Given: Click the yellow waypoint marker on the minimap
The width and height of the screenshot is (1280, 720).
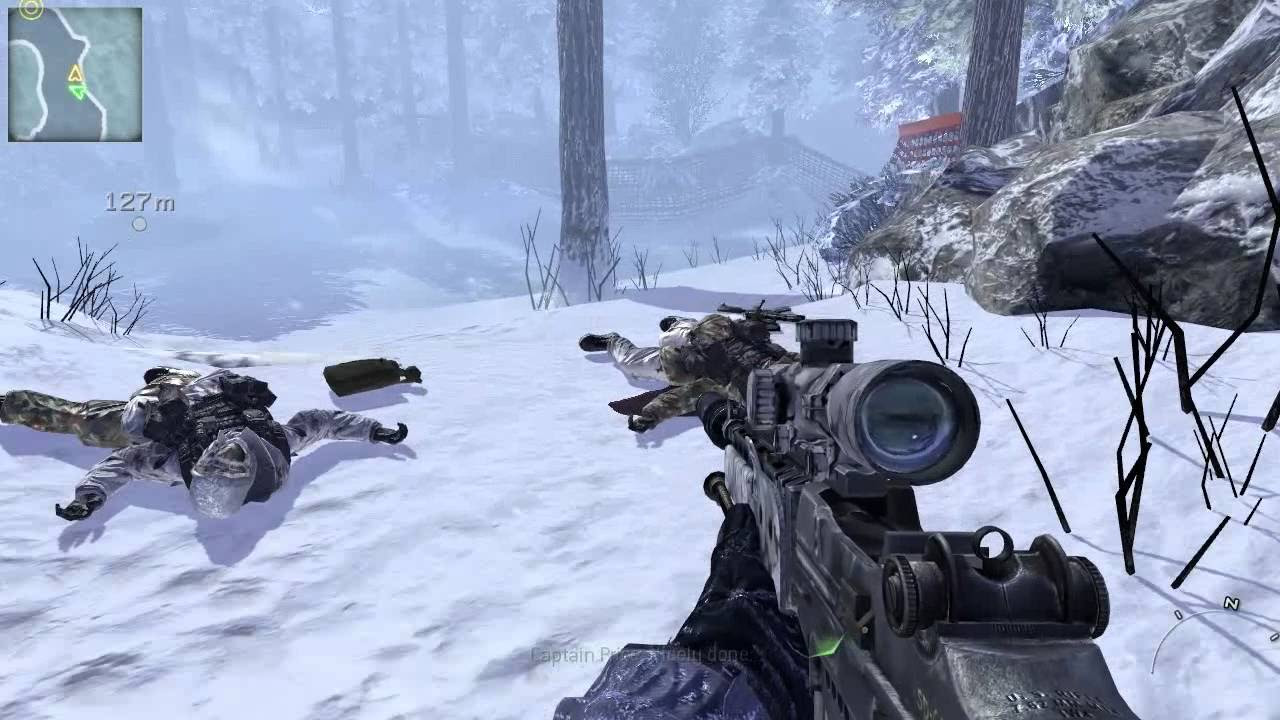Looking at the screenshot, I should pos(75,72).
